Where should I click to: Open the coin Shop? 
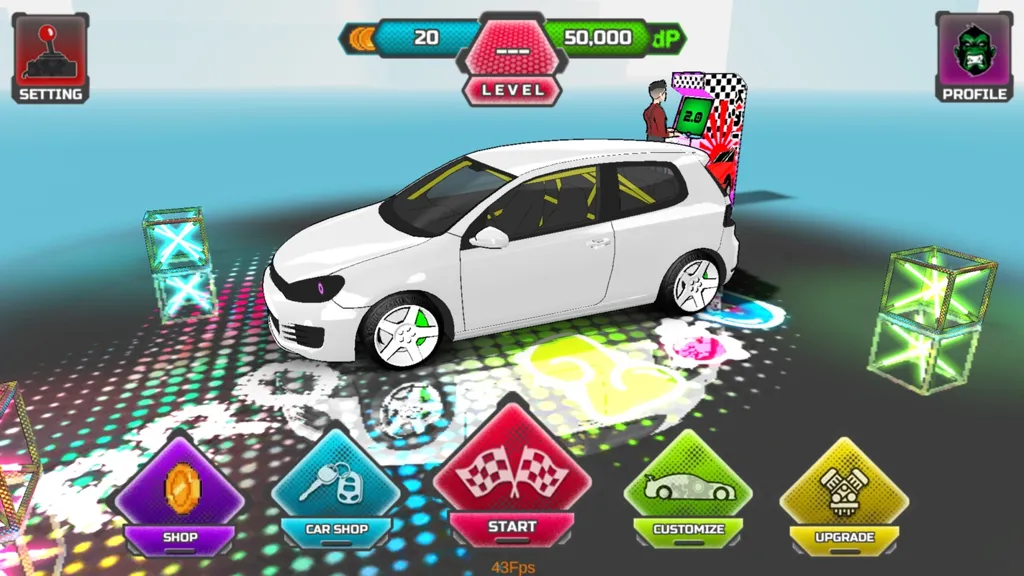[x=180, y=497]
